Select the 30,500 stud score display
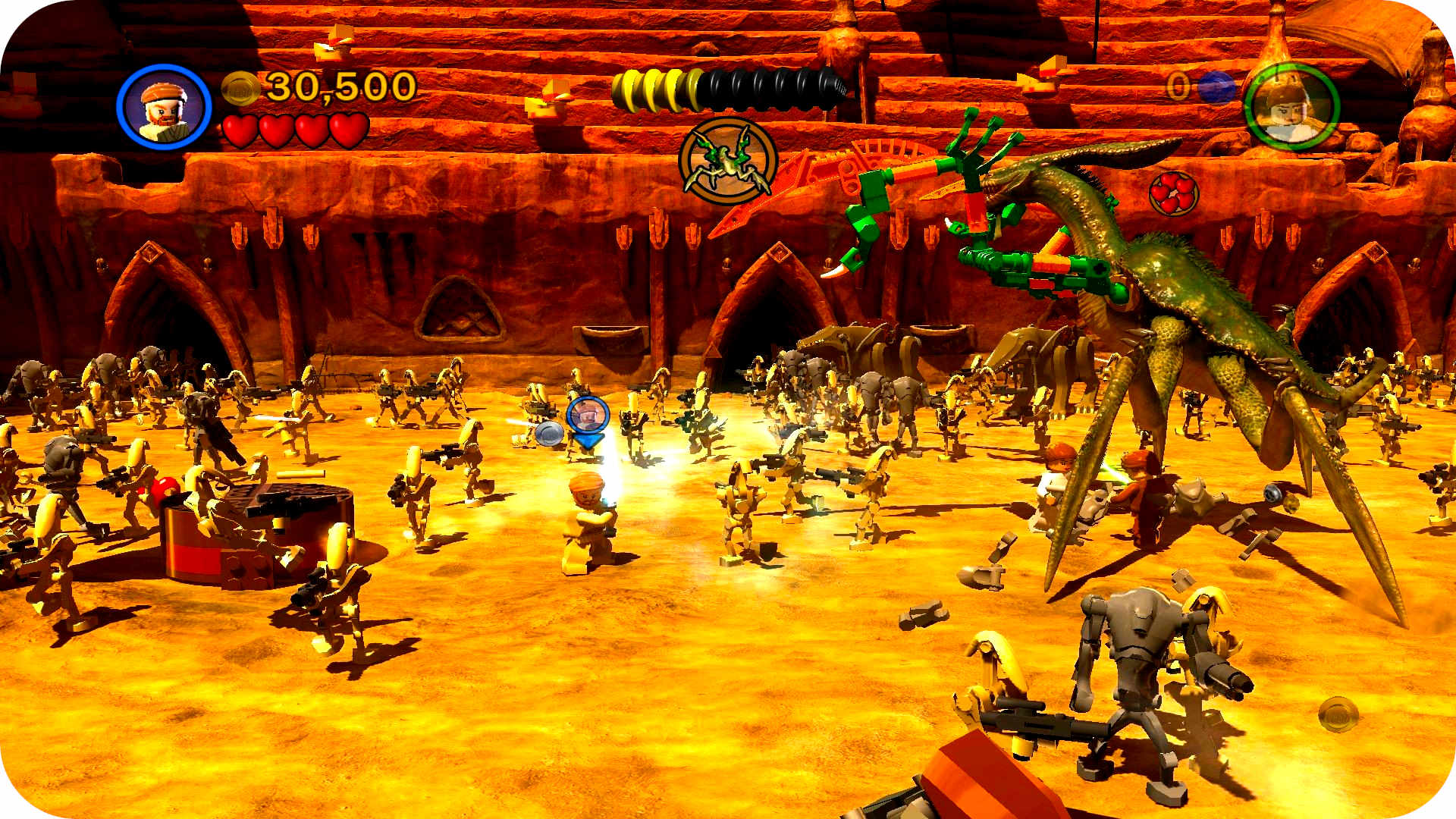The height and width of the screenshot is (819, 1456). click(x=334, y=87)
